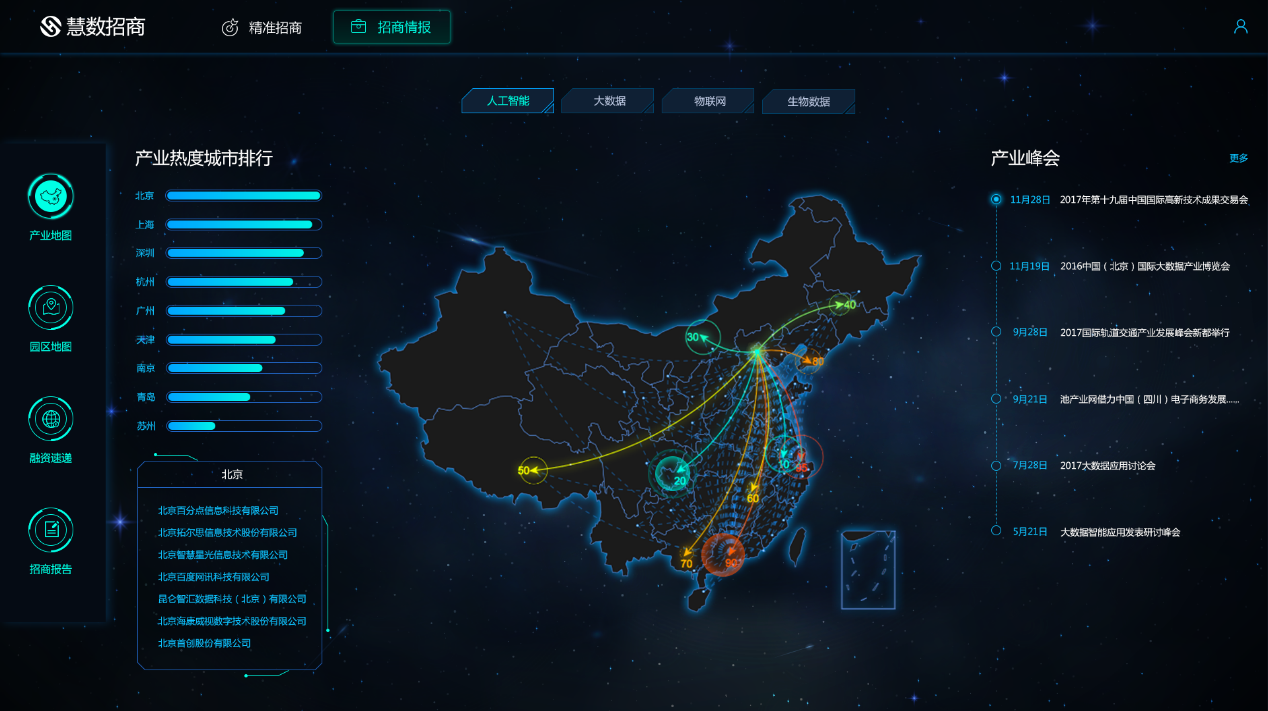Open the 招商报告 sidebar section
The image size is (1268, 711).
[51, 541]
